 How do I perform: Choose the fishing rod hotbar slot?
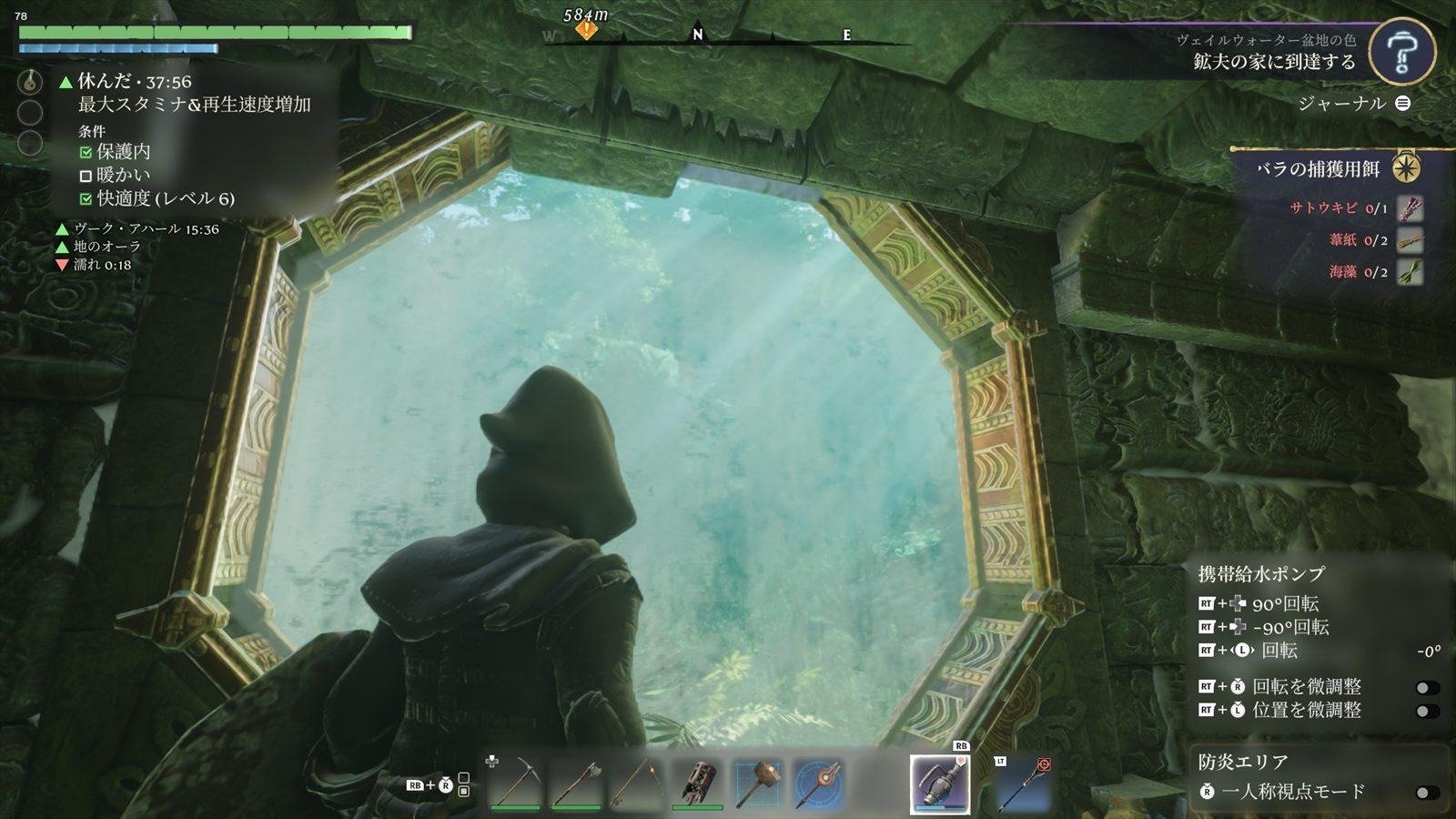pyautogui.click(x=637, y=782)
